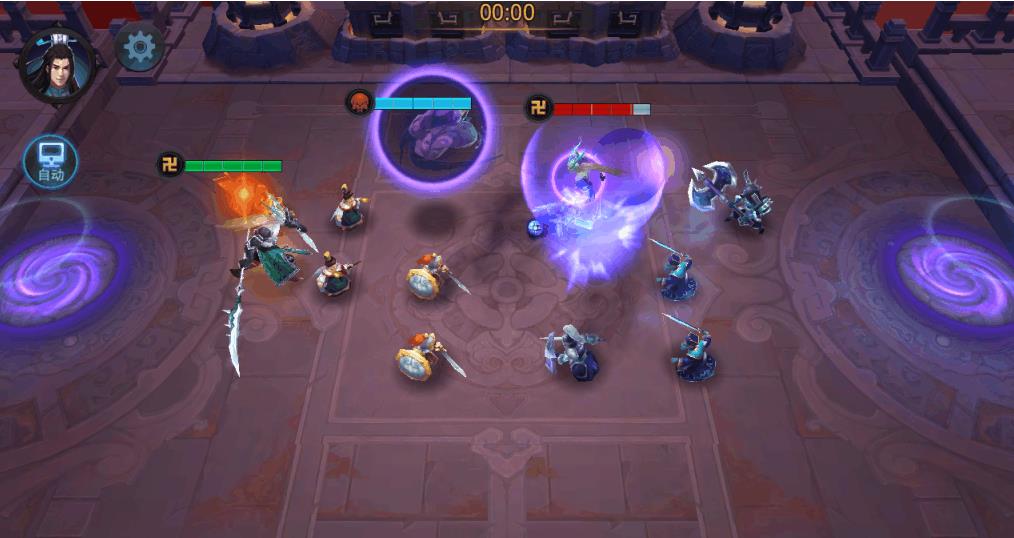Click the hero portrait avatar

coord(57,66)
